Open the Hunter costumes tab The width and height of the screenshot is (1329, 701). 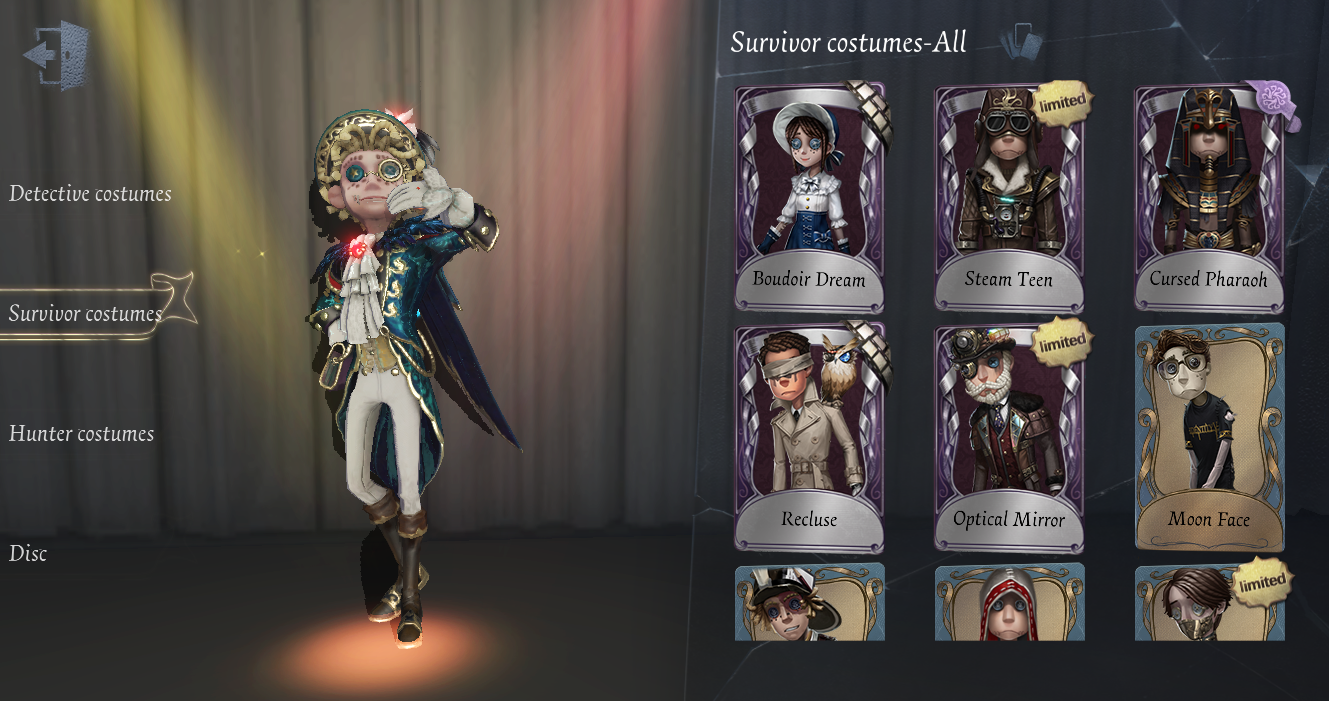(82, 434)
